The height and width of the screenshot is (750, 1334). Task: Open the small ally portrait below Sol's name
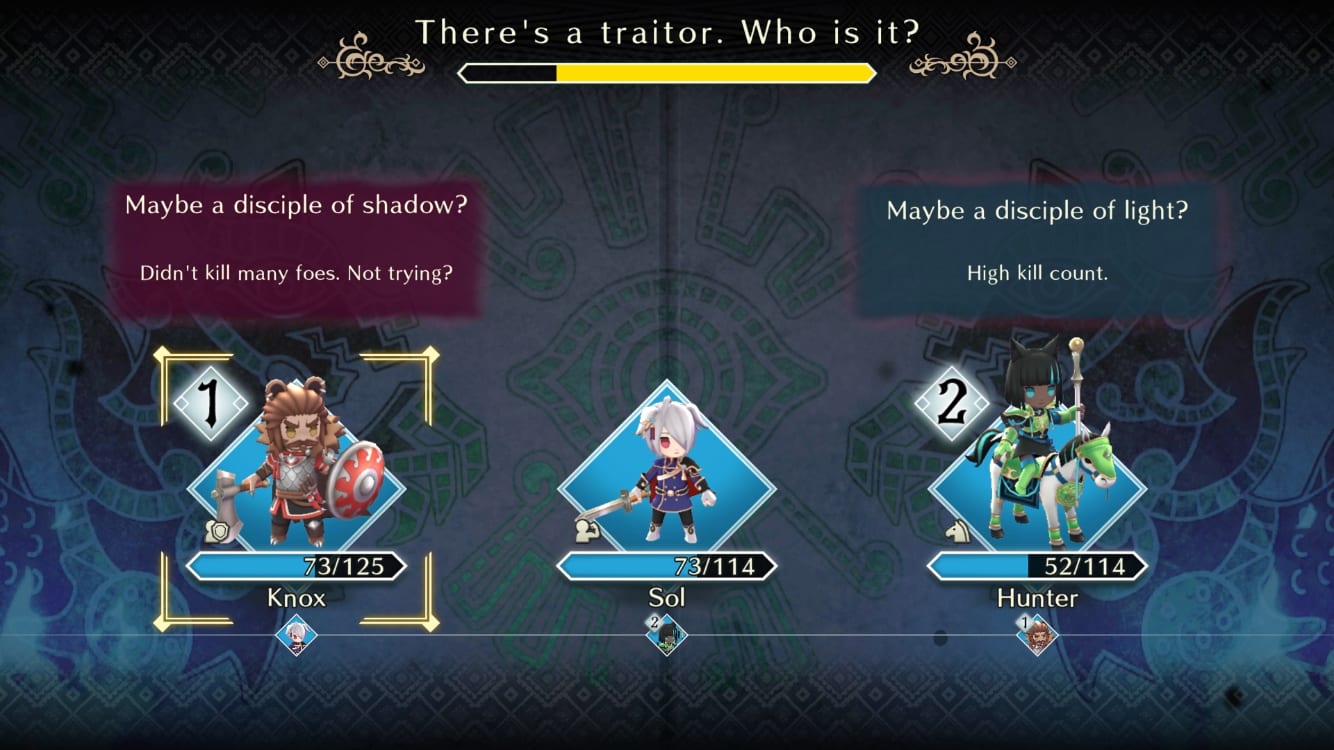pyautogui.click(x=667, y=636)
